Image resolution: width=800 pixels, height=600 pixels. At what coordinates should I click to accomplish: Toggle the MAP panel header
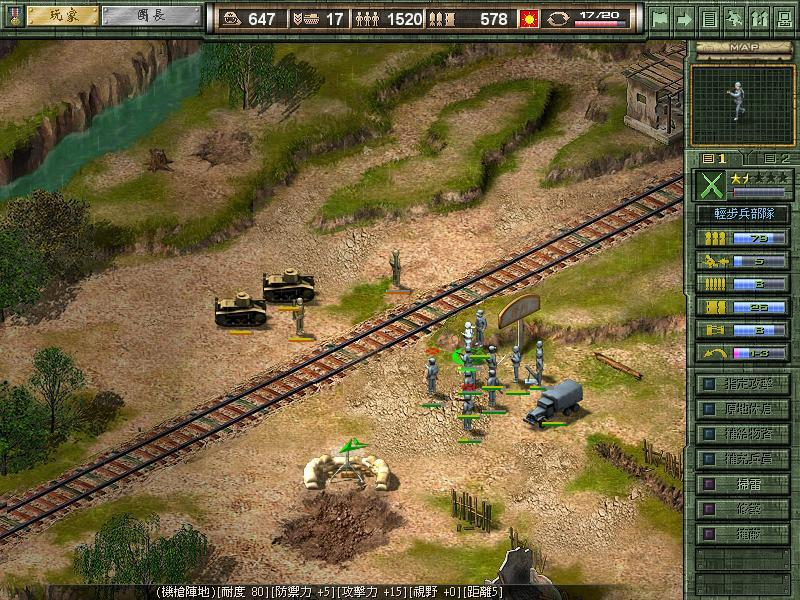(x=741, y=46)
